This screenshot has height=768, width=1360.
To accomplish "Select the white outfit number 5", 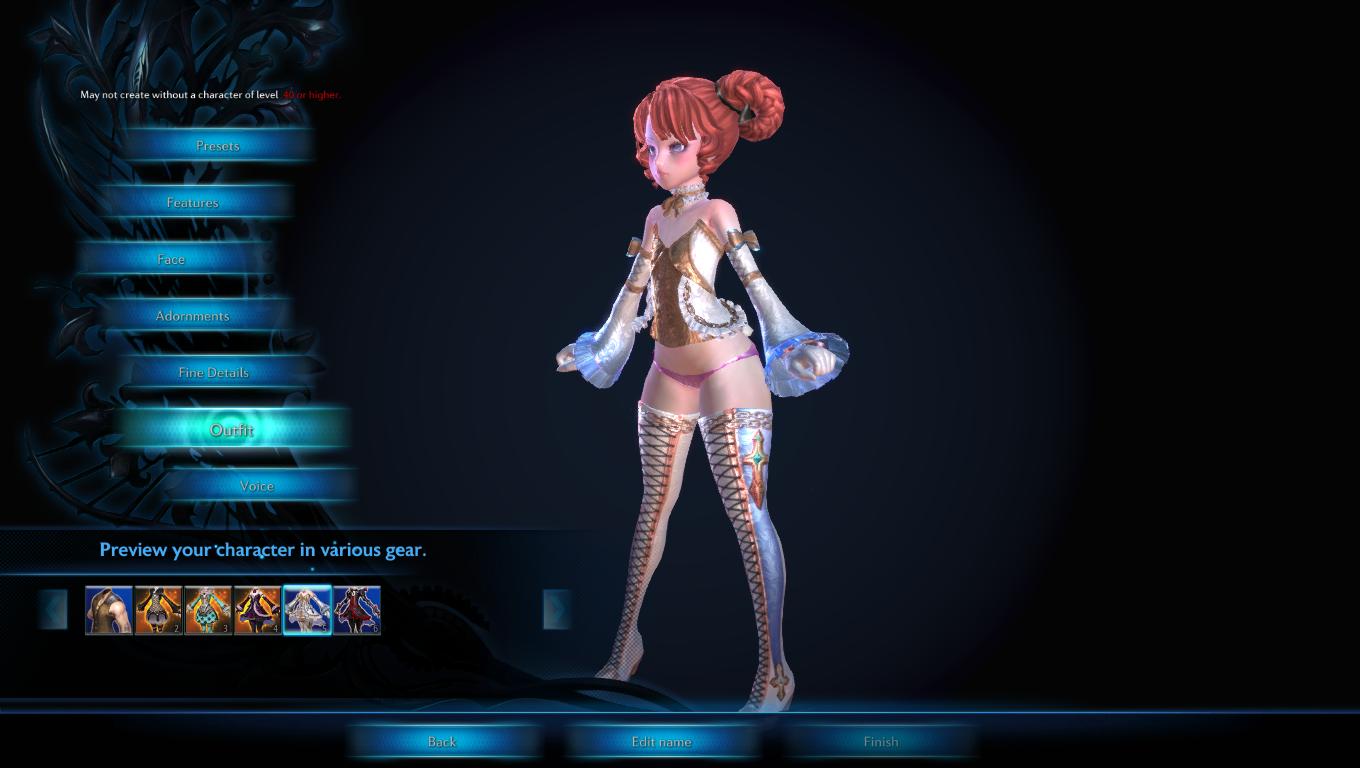I will [x=307, y=610].
